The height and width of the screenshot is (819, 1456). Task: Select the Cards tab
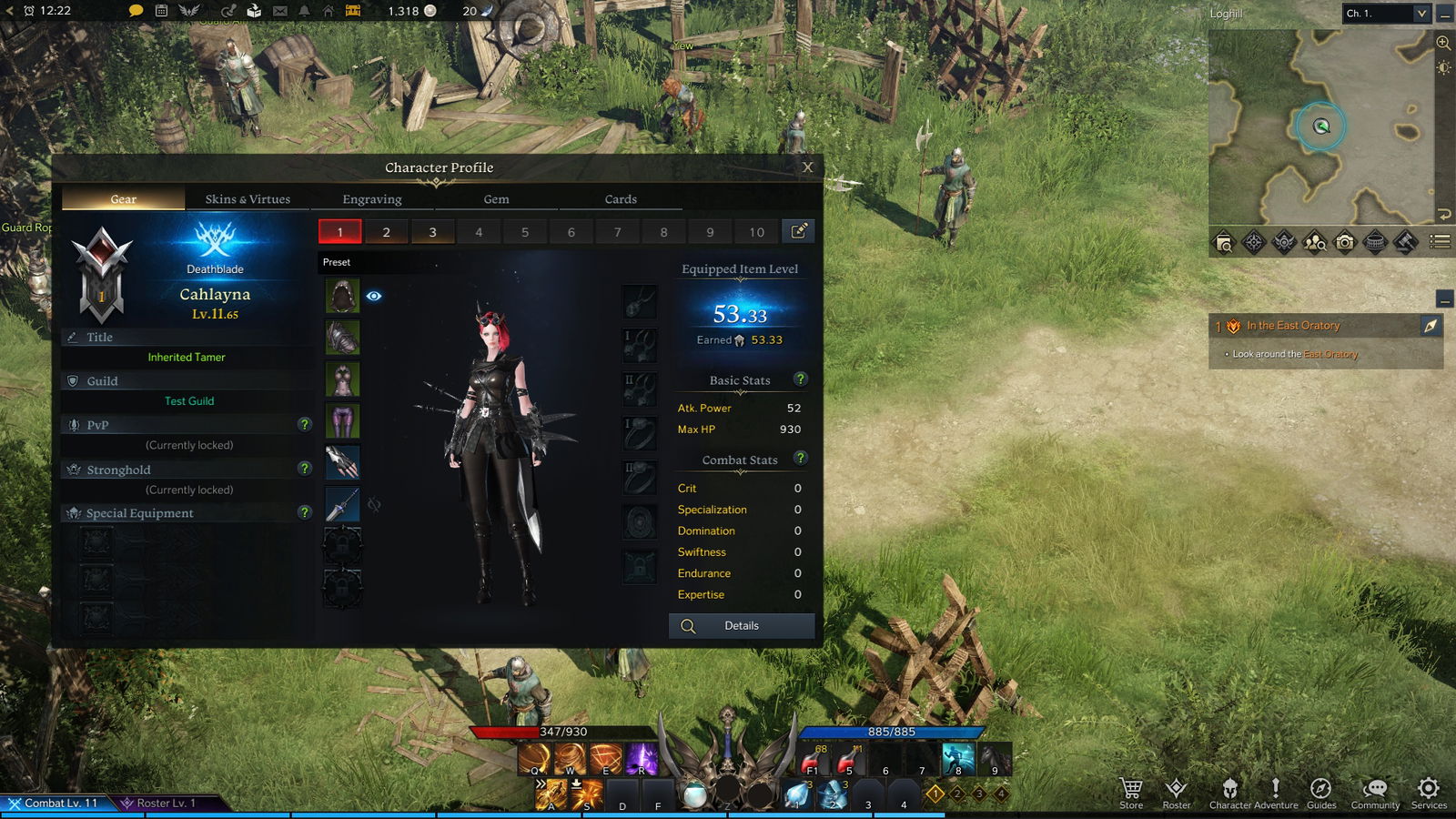click(621, 199)
